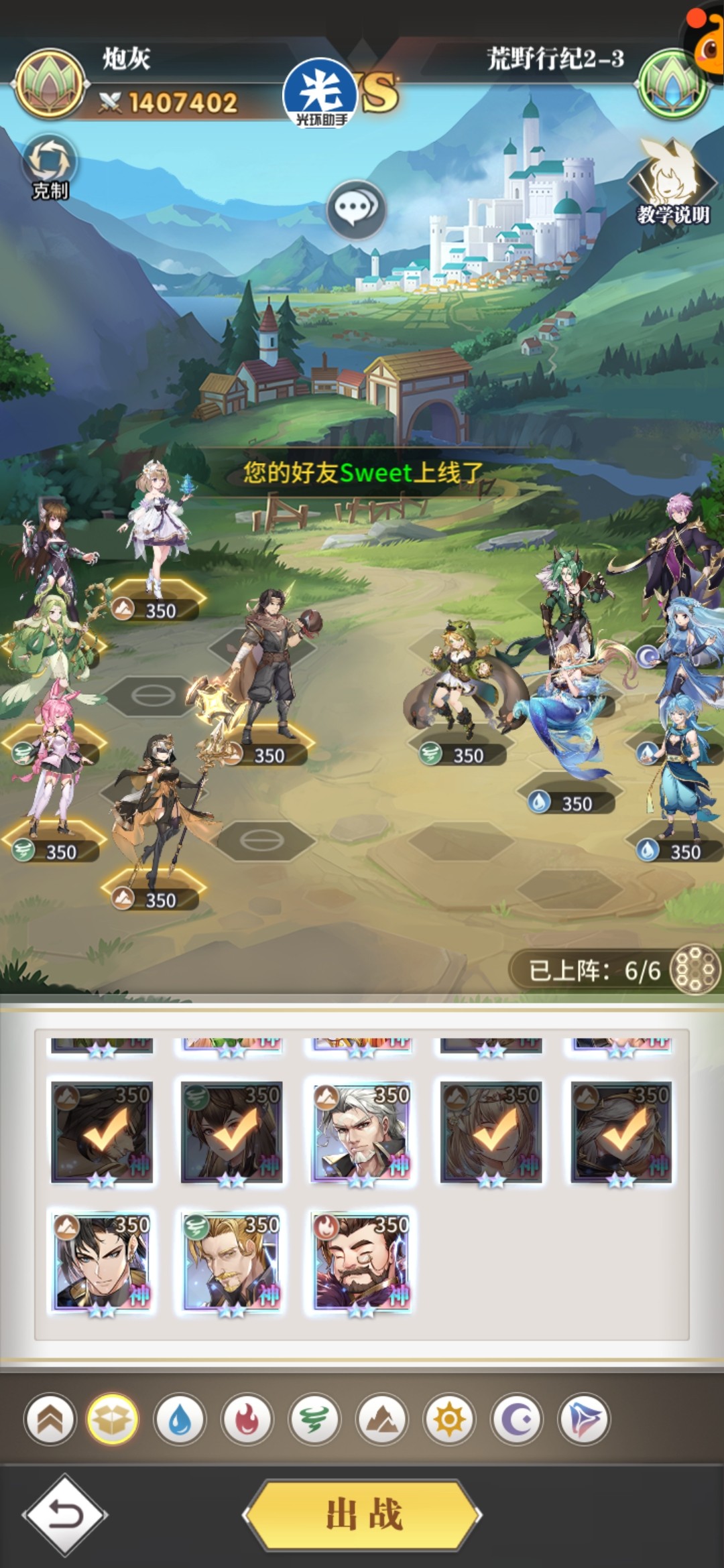The image size is (724, 1568).
Task: Filter heroes by water element
Action: pos(180,1419)
